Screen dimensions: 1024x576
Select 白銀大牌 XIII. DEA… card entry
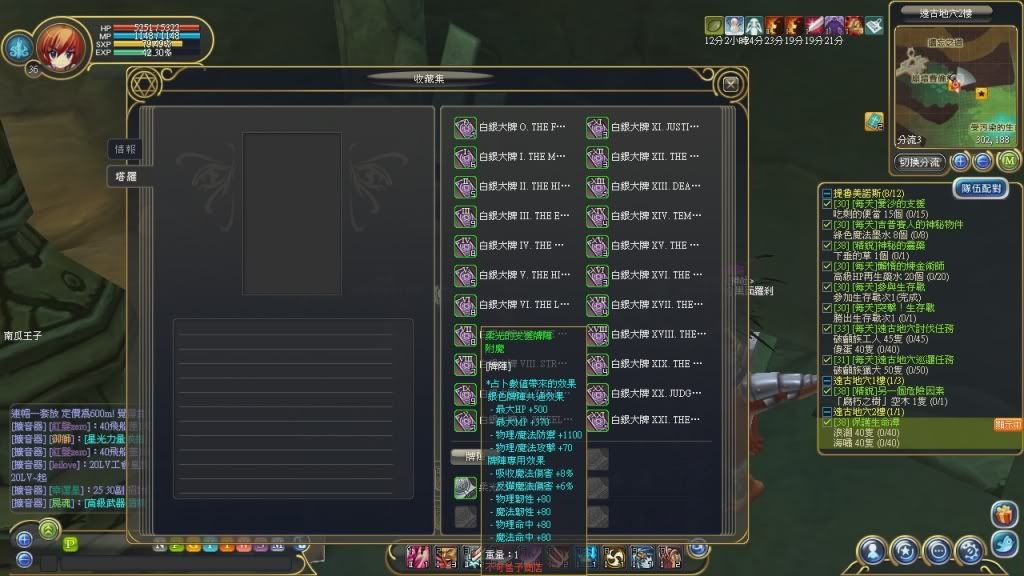[644, 186]
